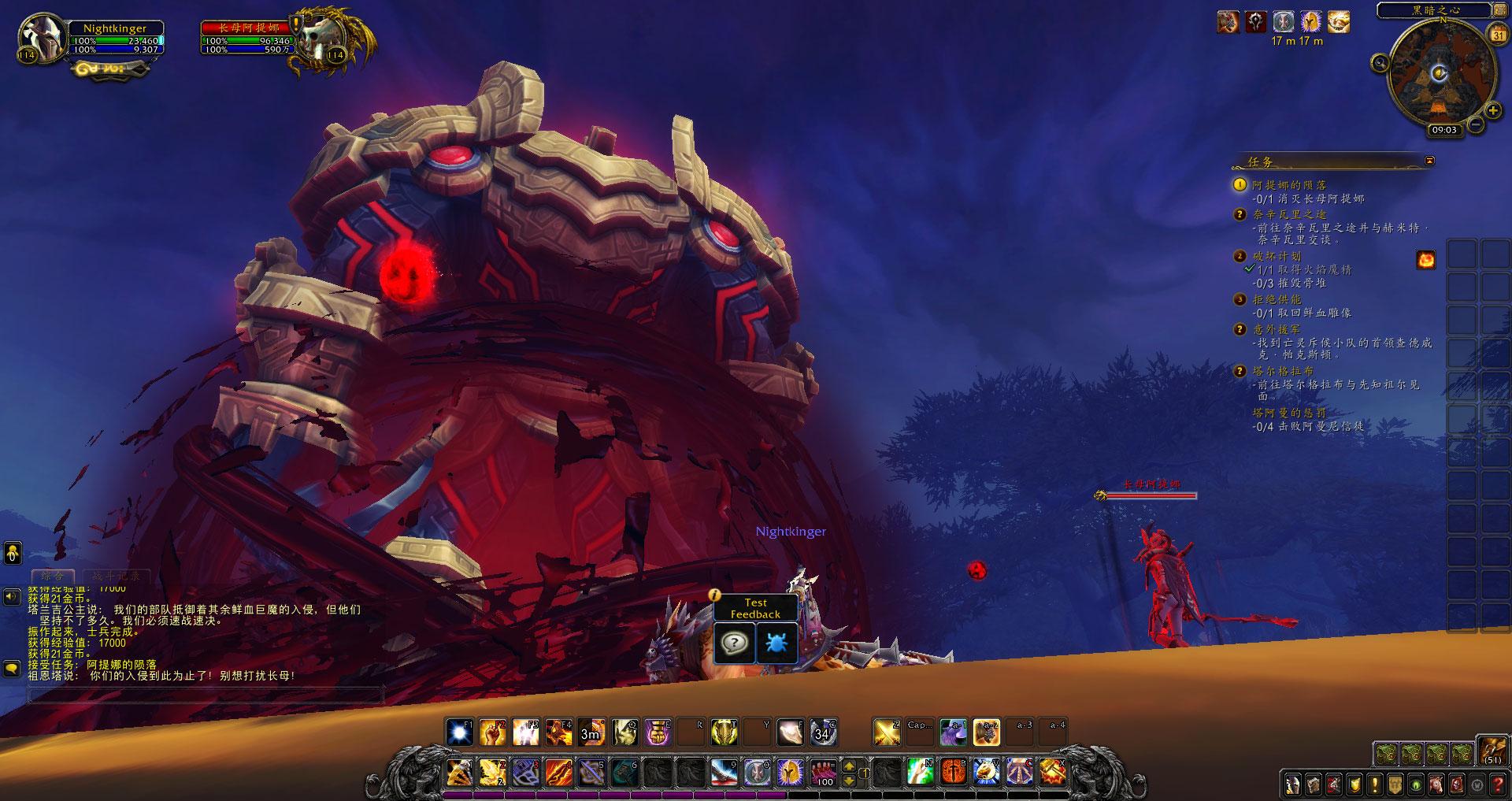Open the calendar button showing 31
1512x801 pixels.
coord(1498,35)
